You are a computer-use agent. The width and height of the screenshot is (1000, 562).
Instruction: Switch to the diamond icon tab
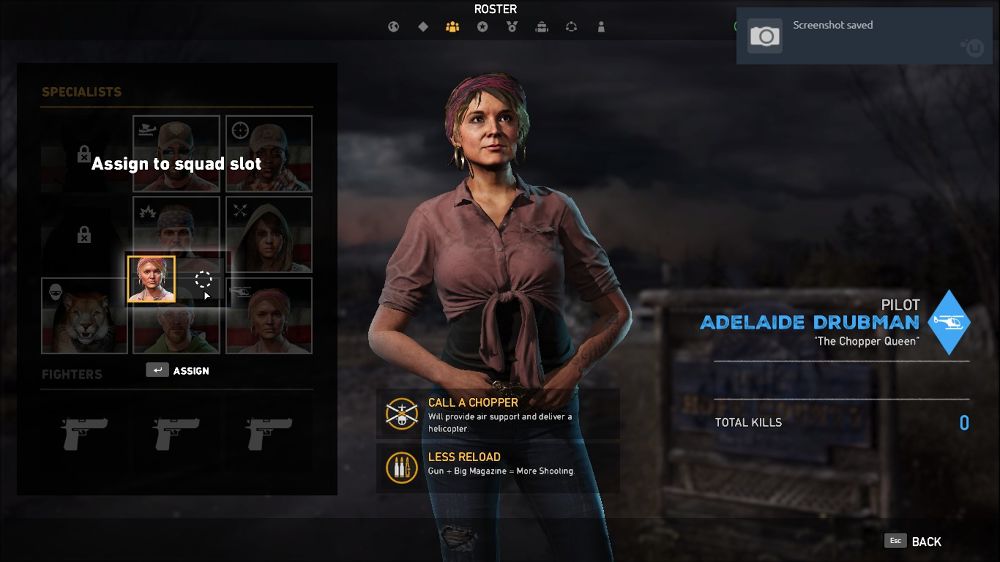[x=423, y=27]
